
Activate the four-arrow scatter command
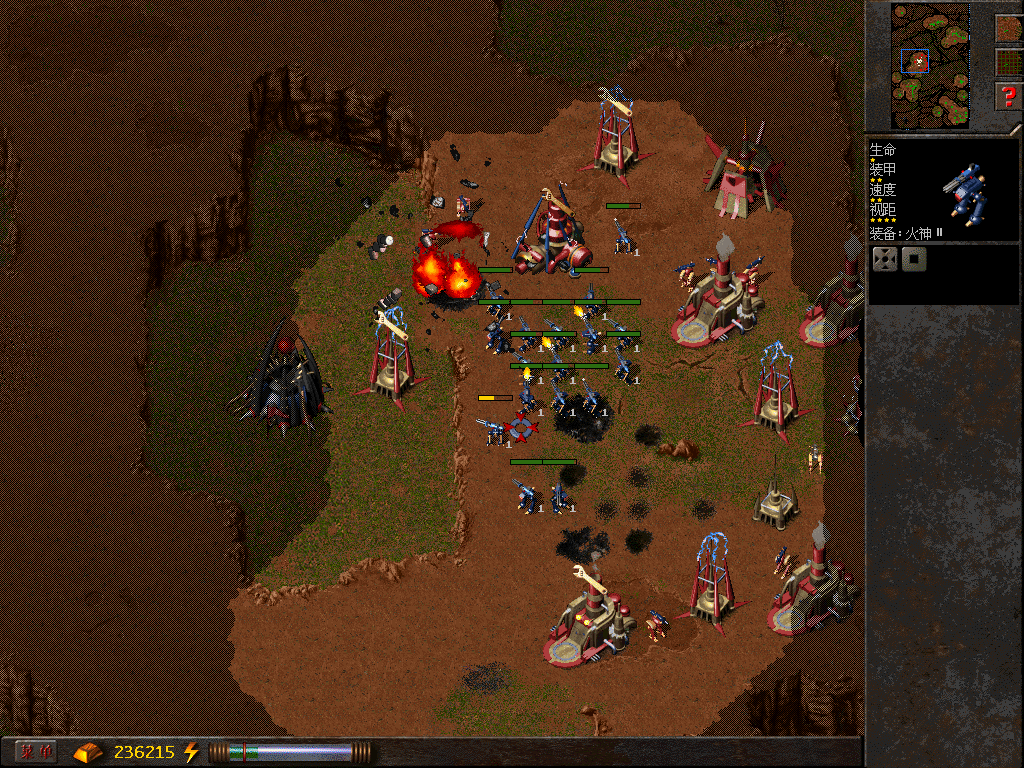(885, 260)
